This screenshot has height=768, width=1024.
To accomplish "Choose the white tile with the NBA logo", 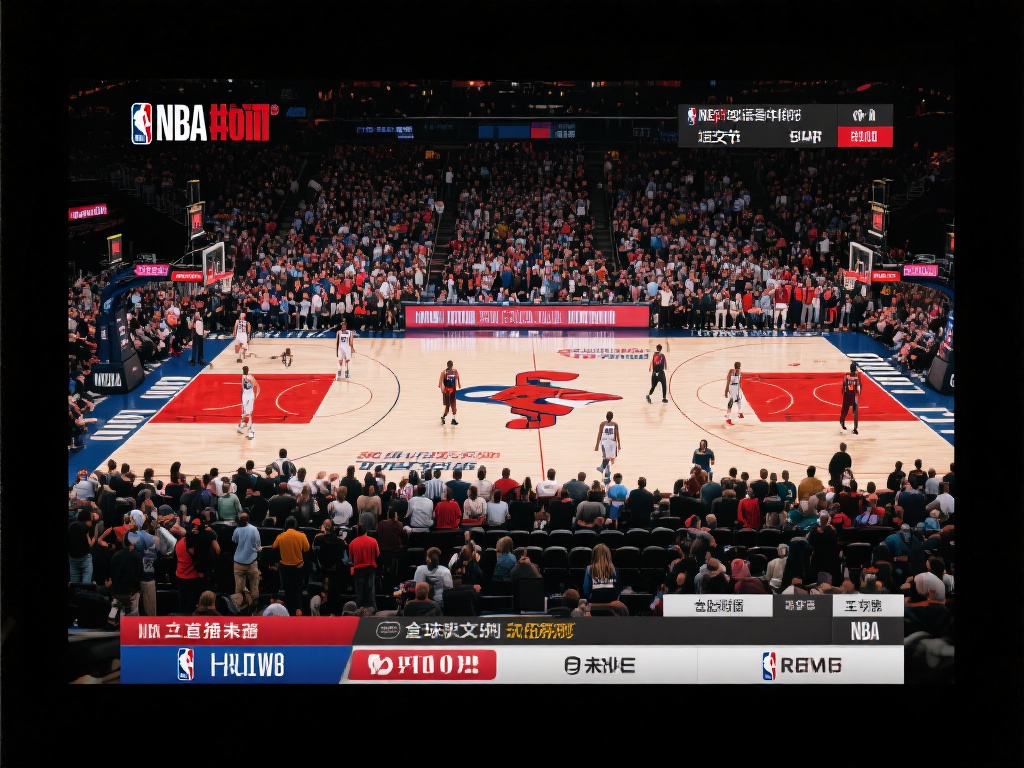I will click(800, 665).
